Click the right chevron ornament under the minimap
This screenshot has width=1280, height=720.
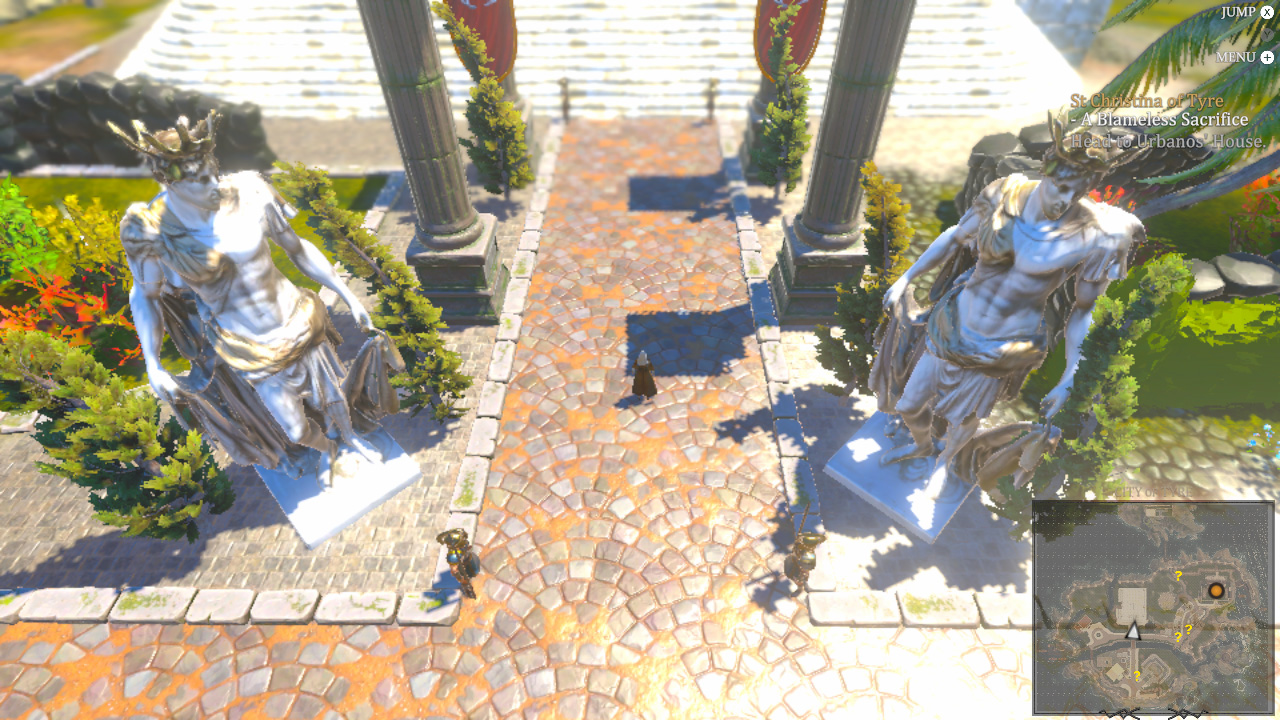1186,712
